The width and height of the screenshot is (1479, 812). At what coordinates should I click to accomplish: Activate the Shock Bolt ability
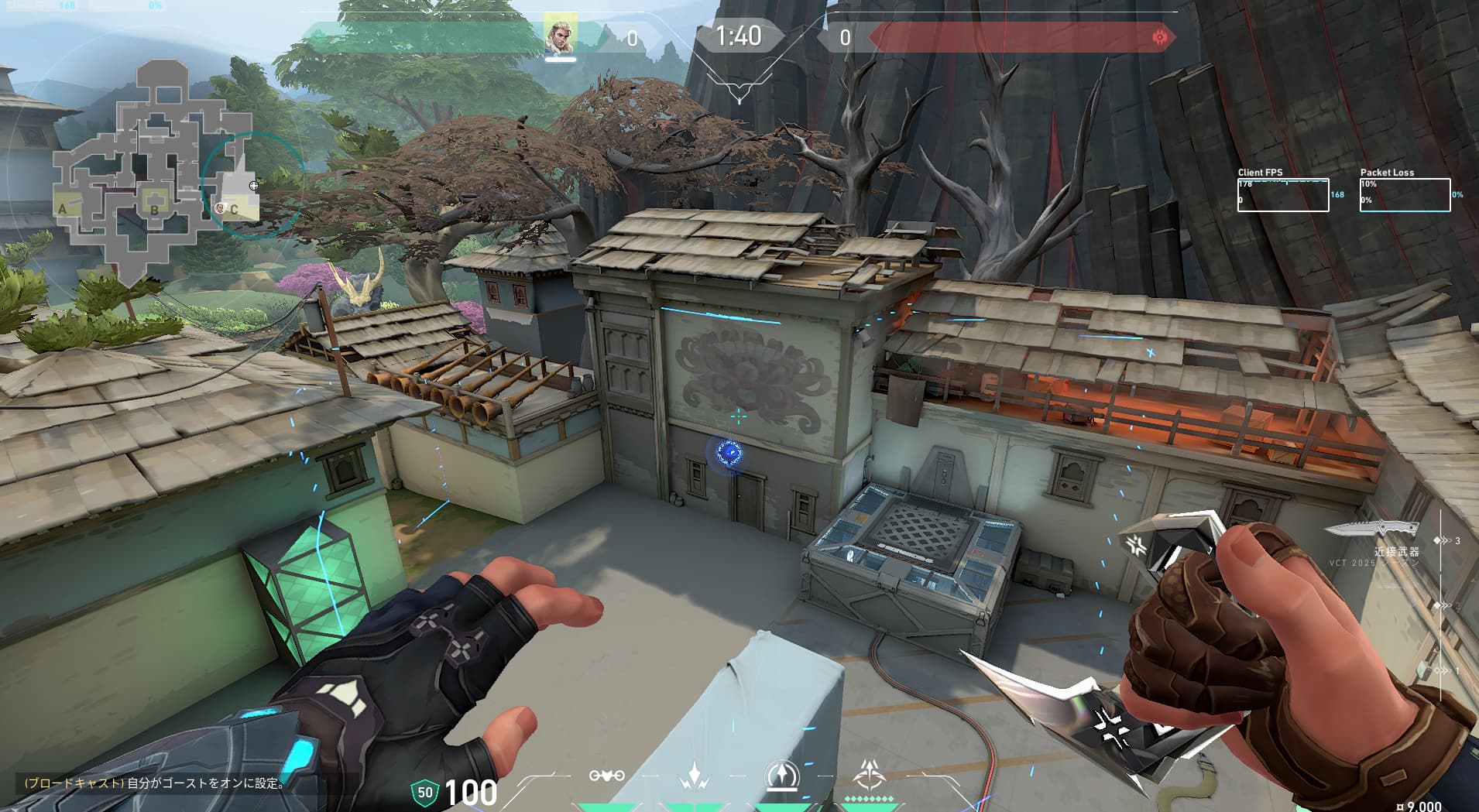[x=694, y=775]
